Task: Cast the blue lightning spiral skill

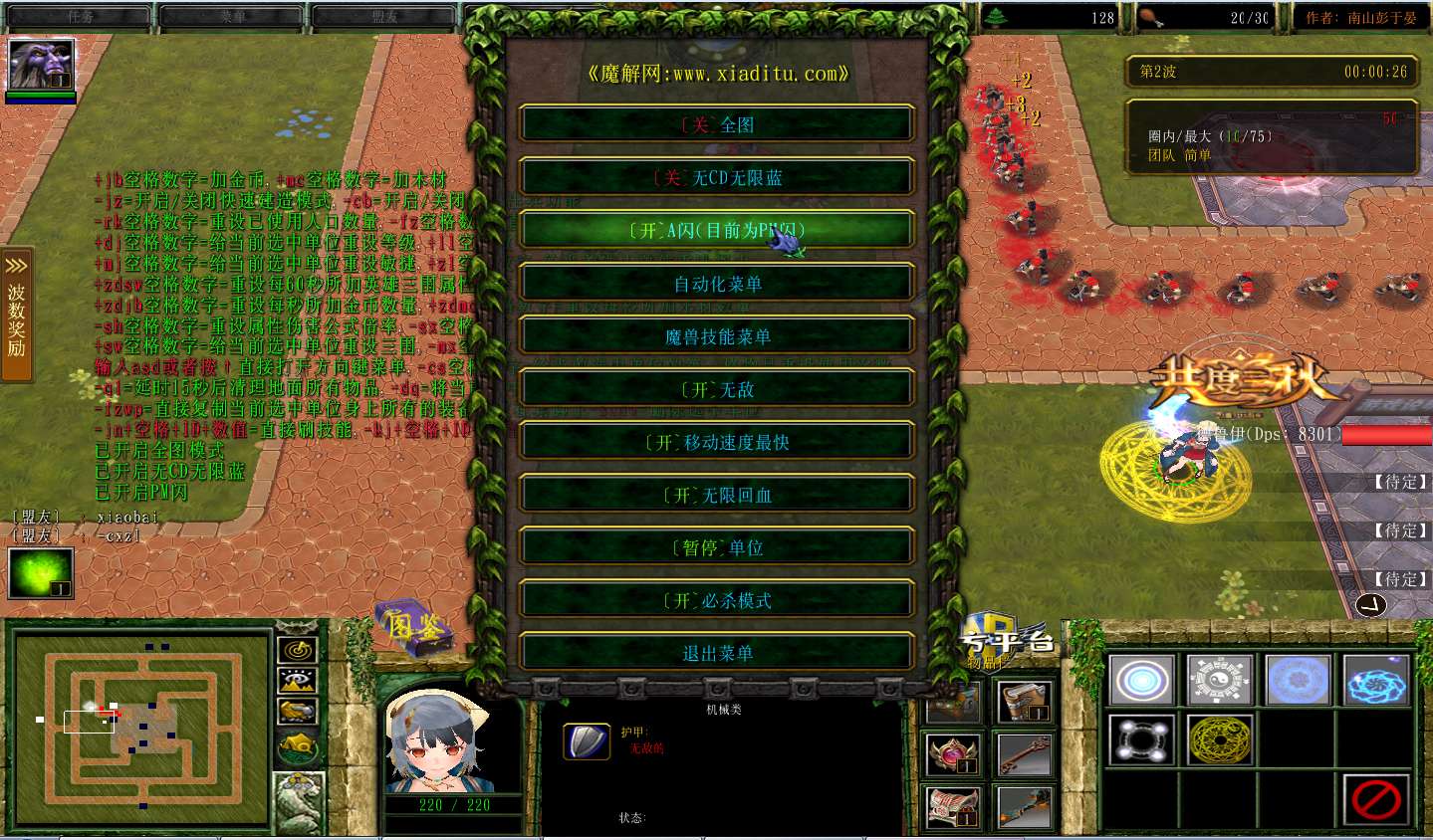Action: (1376, 682)
